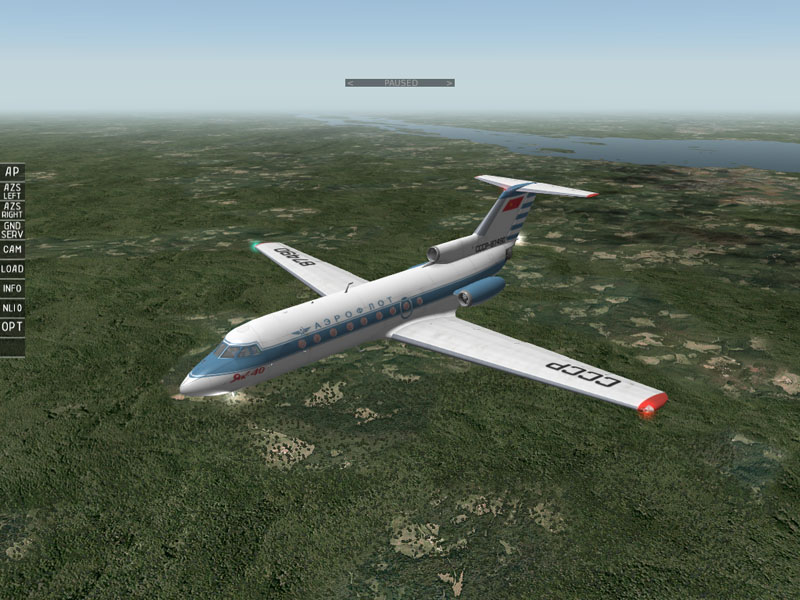Open the GND SERV ground service menu
800x600 pixels.
pyautogui.click(x=12, y=229)
